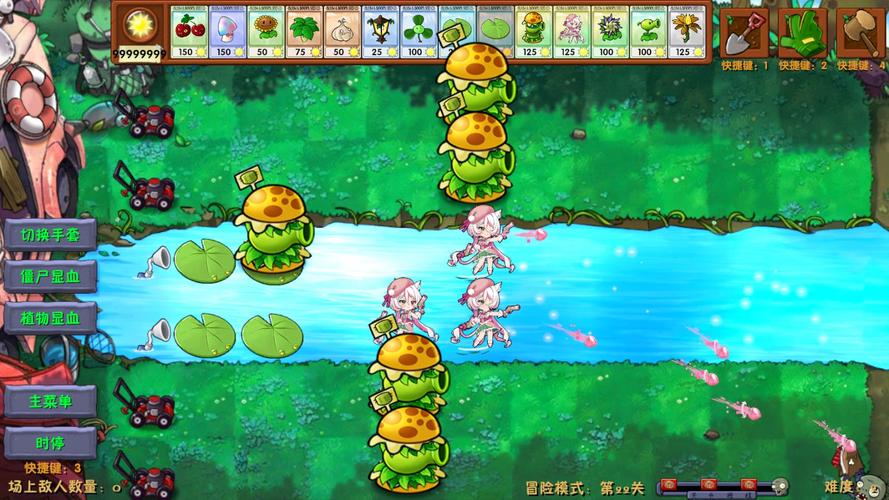Pick the pink-haired girl seed packet

pos(571,33)
